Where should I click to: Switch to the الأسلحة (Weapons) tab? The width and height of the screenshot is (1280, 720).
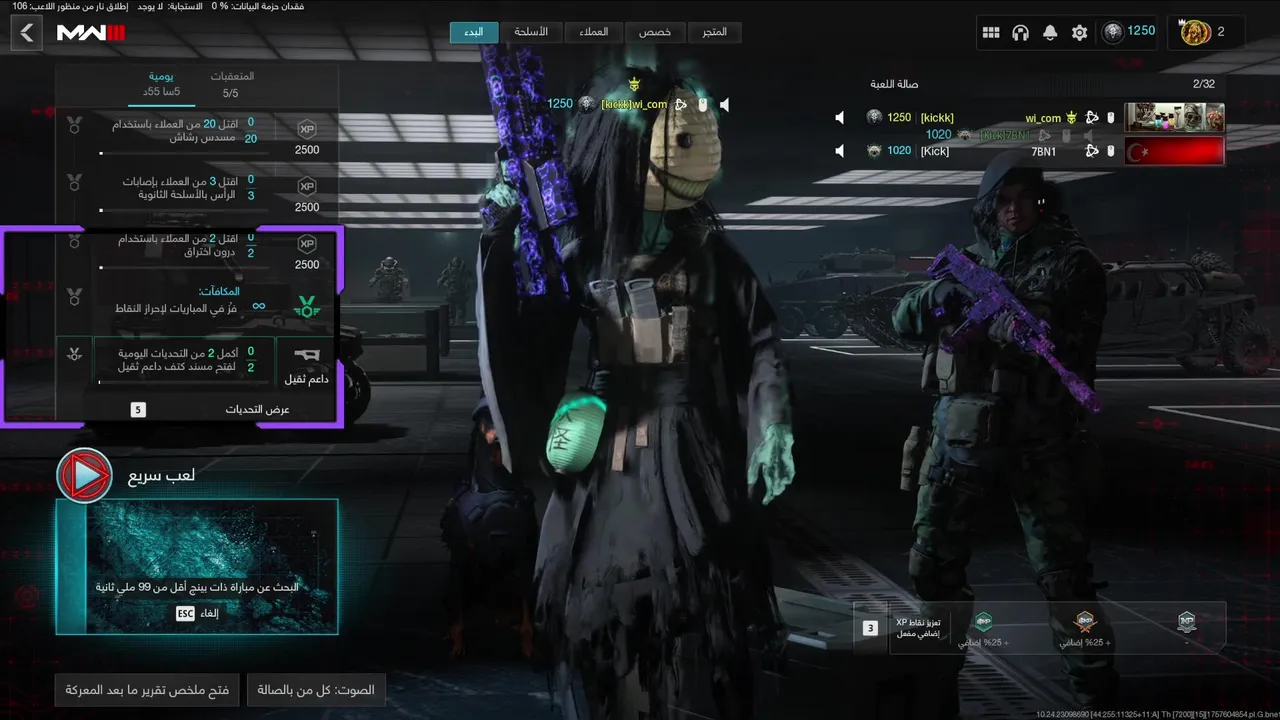pyautogui.click(x=531, y=32)
